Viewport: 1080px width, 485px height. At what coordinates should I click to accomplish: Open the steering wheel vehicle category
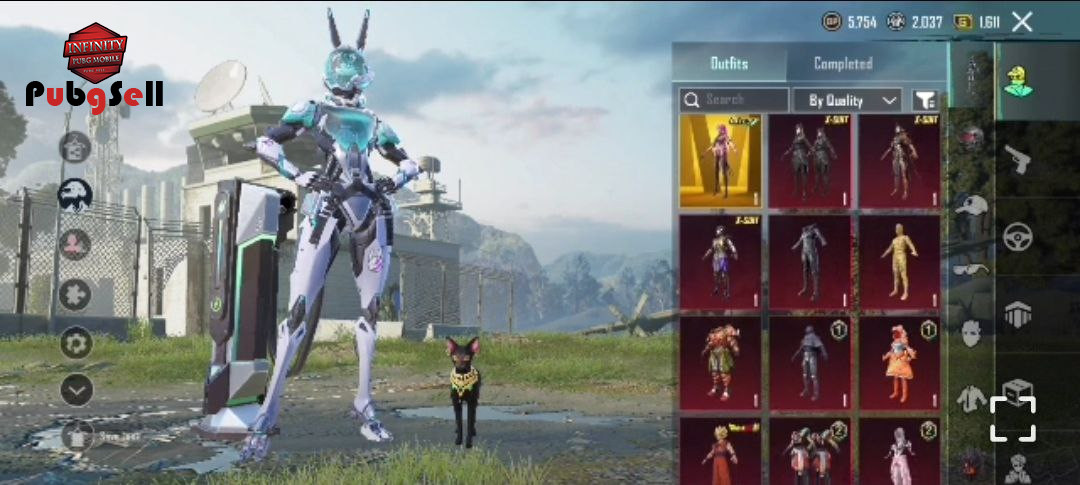1018,237
